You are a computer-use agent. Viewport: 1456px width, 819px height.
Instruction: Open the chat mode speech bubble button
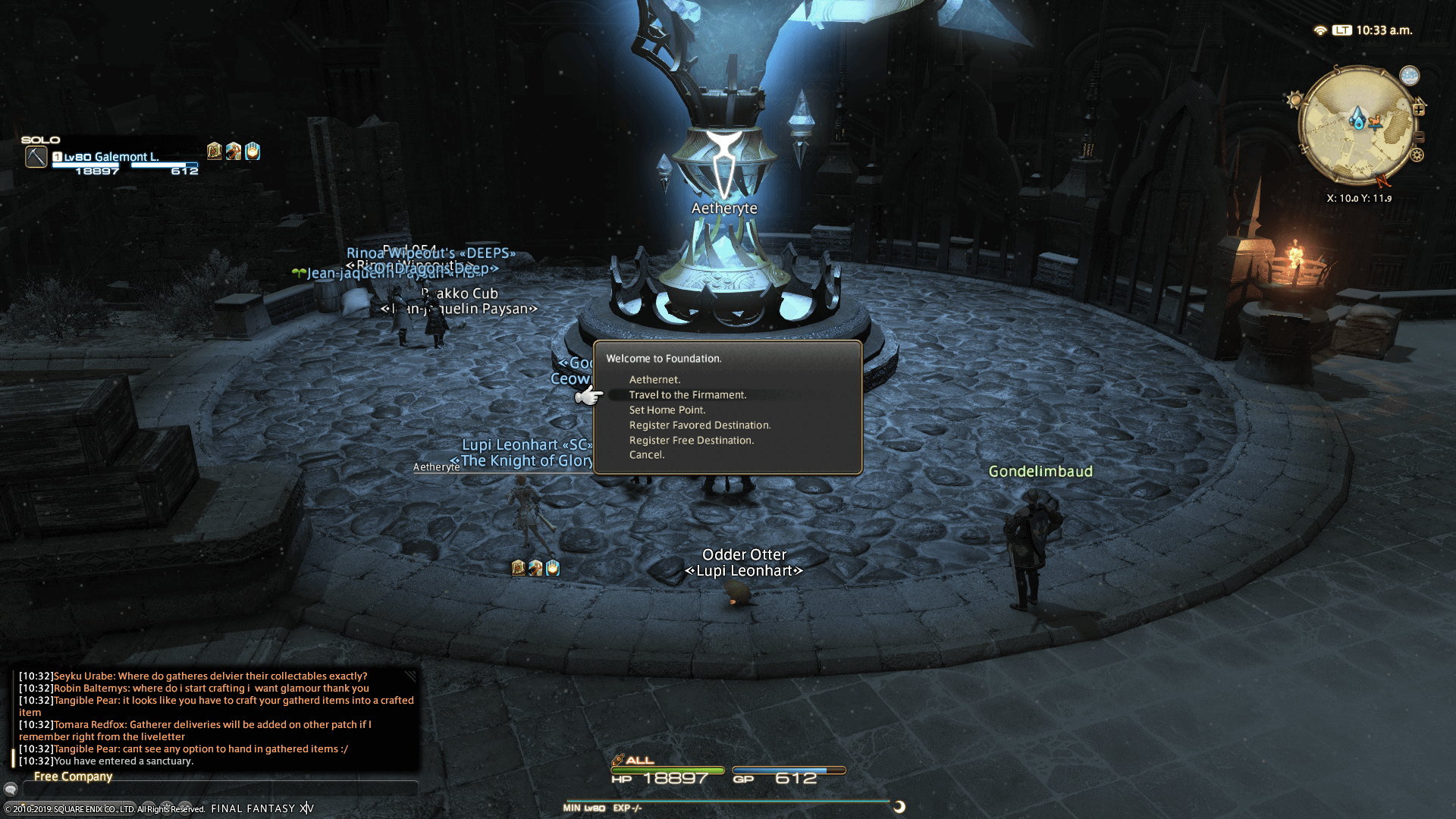click(11, 789)
